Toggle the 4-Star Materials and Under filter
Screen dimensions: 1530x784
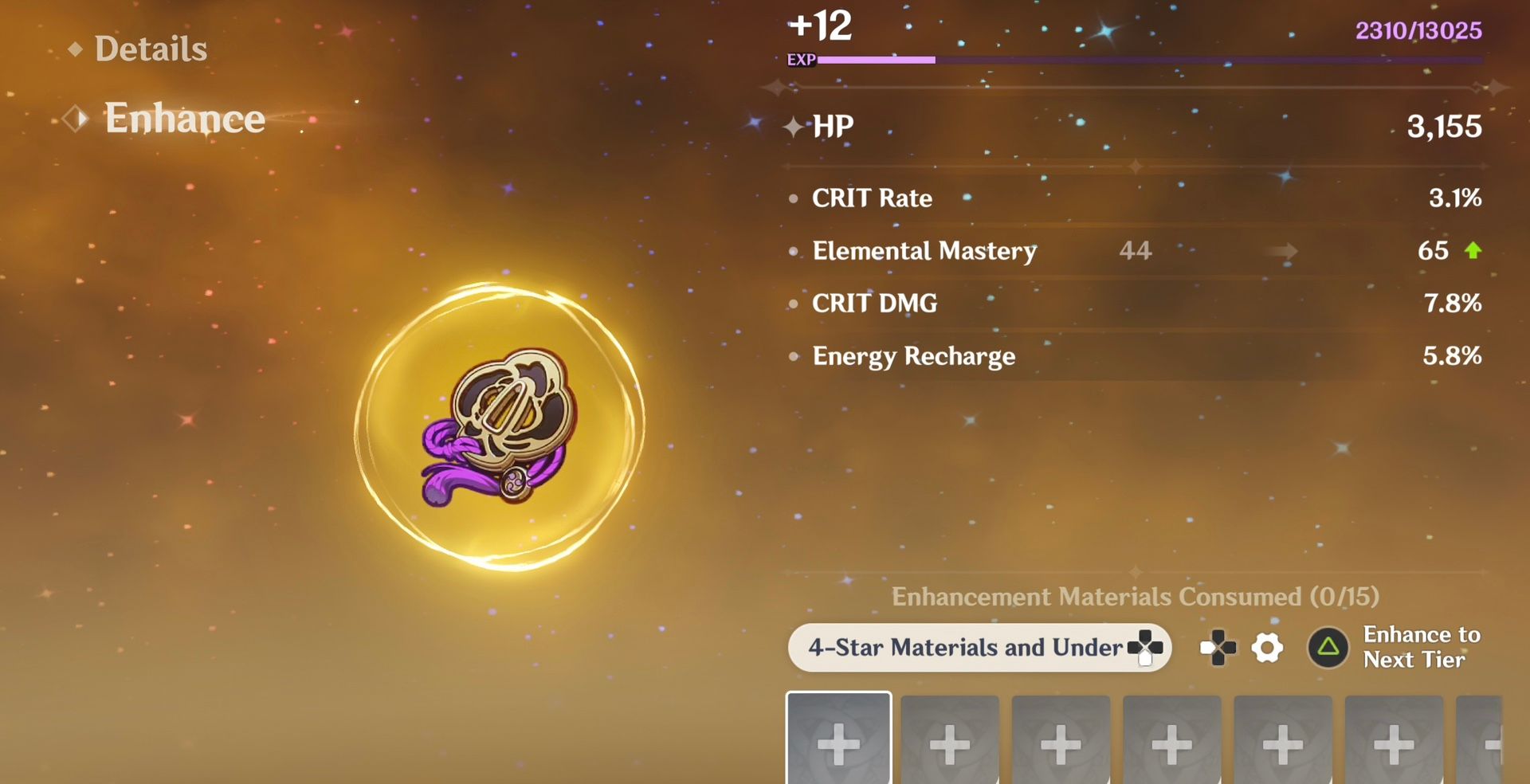click(980, 648)
